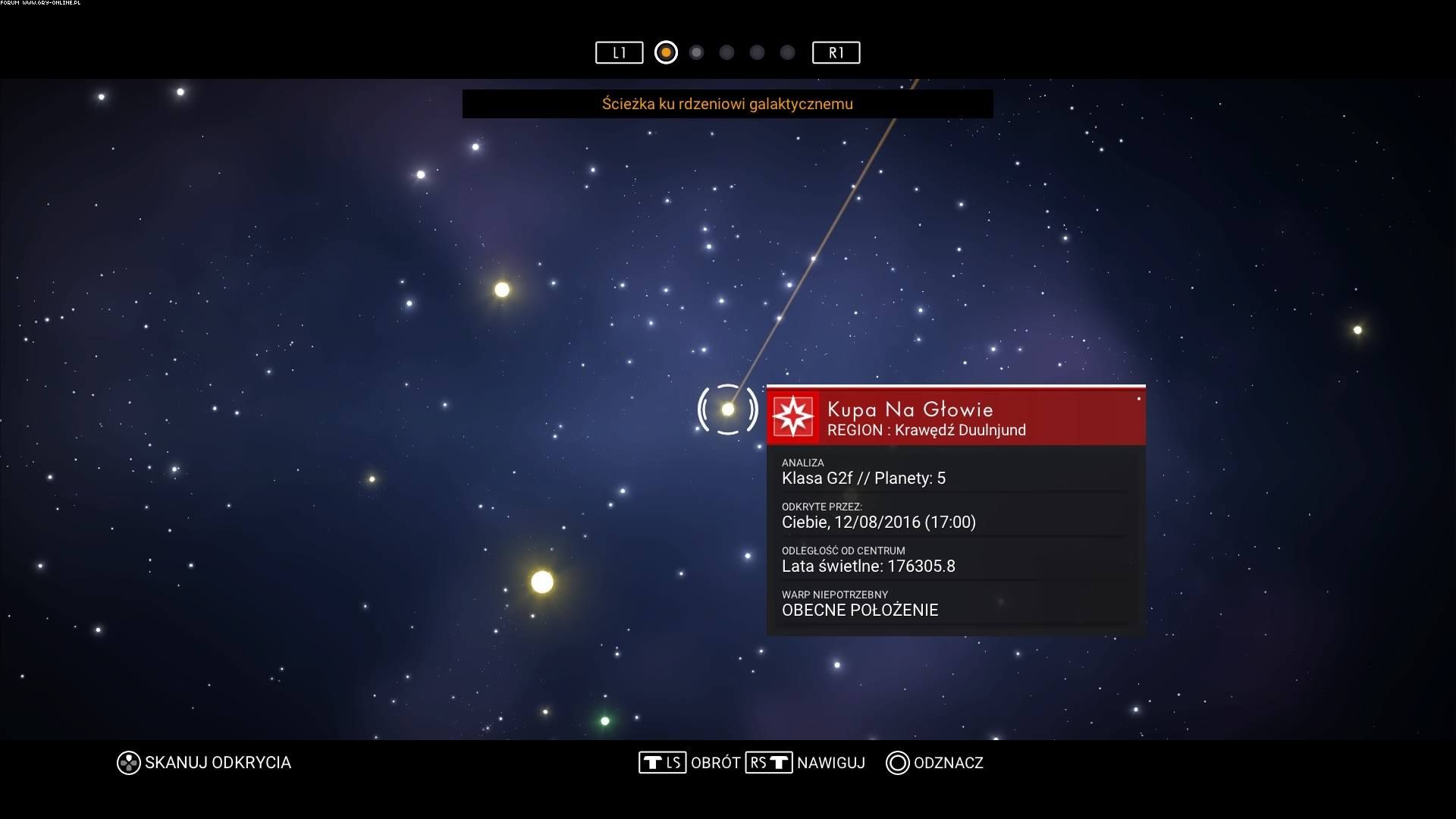This screenshot has height=819, width=1456.
Task: Click the star system inside the selection reticle
Action: pos(728,409)
